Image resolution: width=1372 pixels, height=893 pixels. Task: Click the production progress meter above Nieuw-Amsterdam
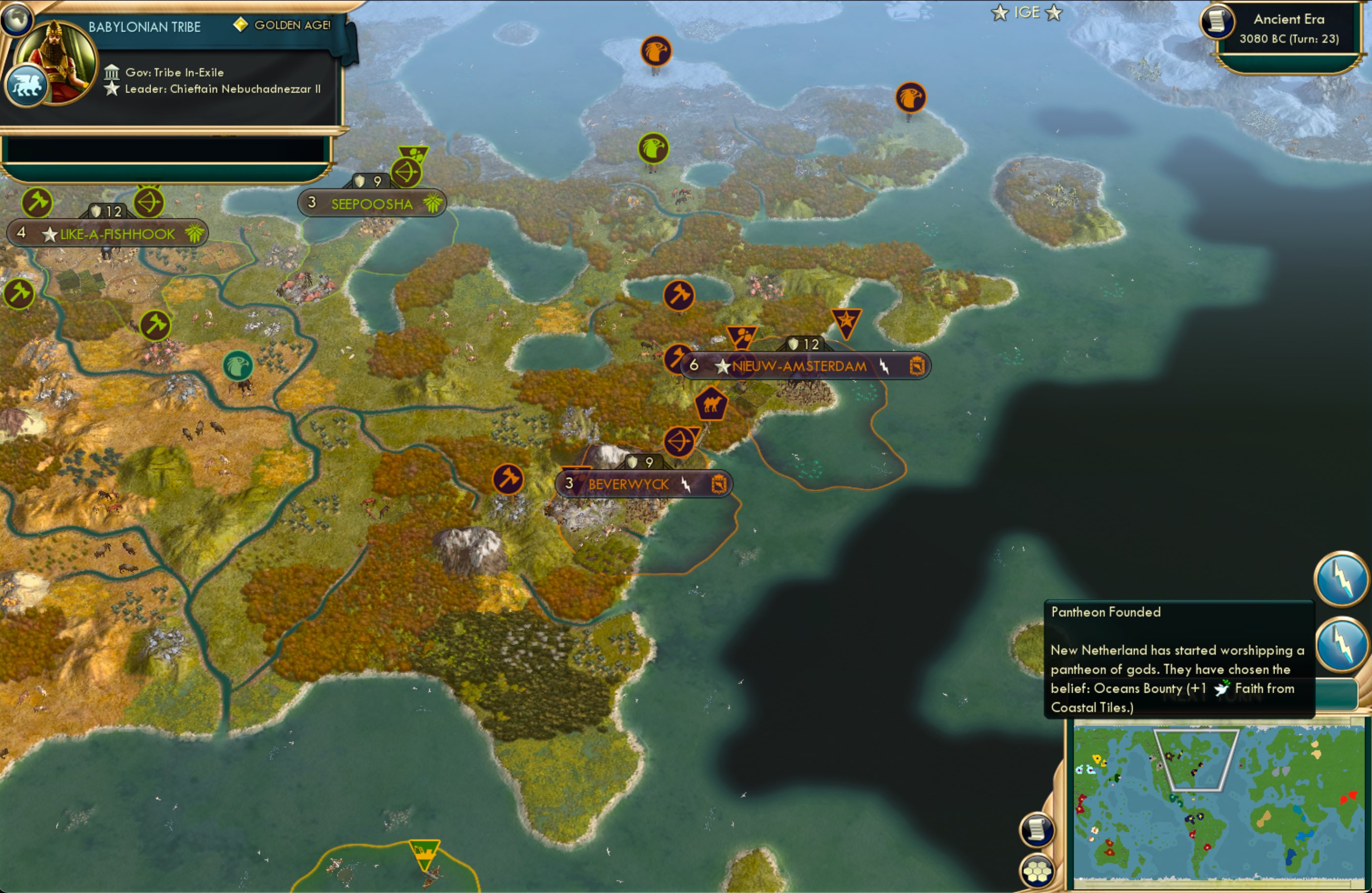[804, 344]
